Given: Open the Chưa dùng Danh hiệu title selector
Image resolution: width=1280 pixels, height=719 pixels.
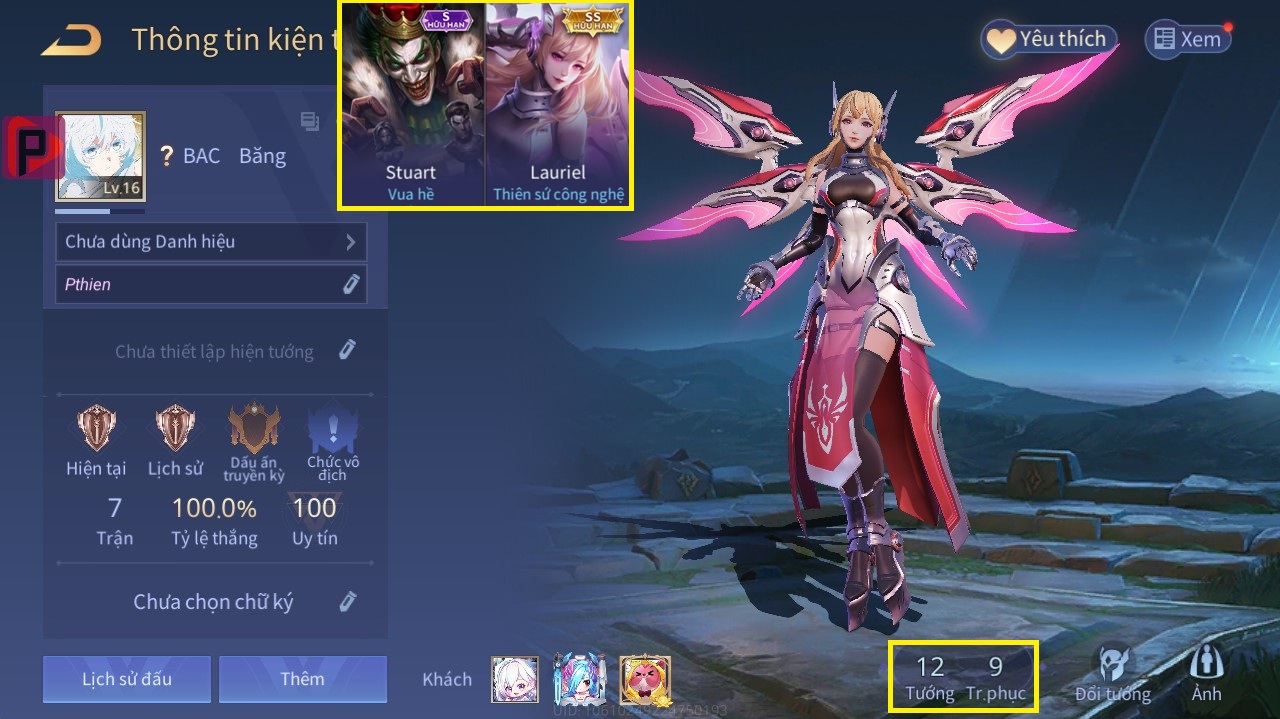Looking at the screenshot, I should tap(210, 242).
